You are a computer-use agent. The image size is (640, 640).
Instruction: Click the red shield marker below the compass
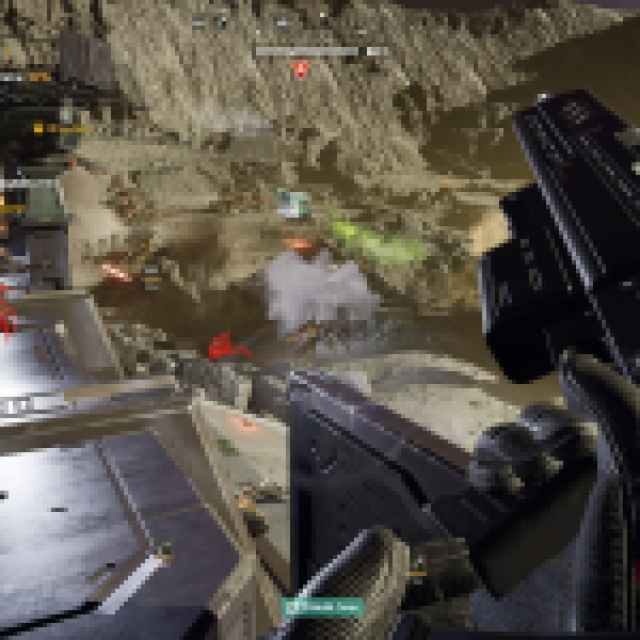299,69
